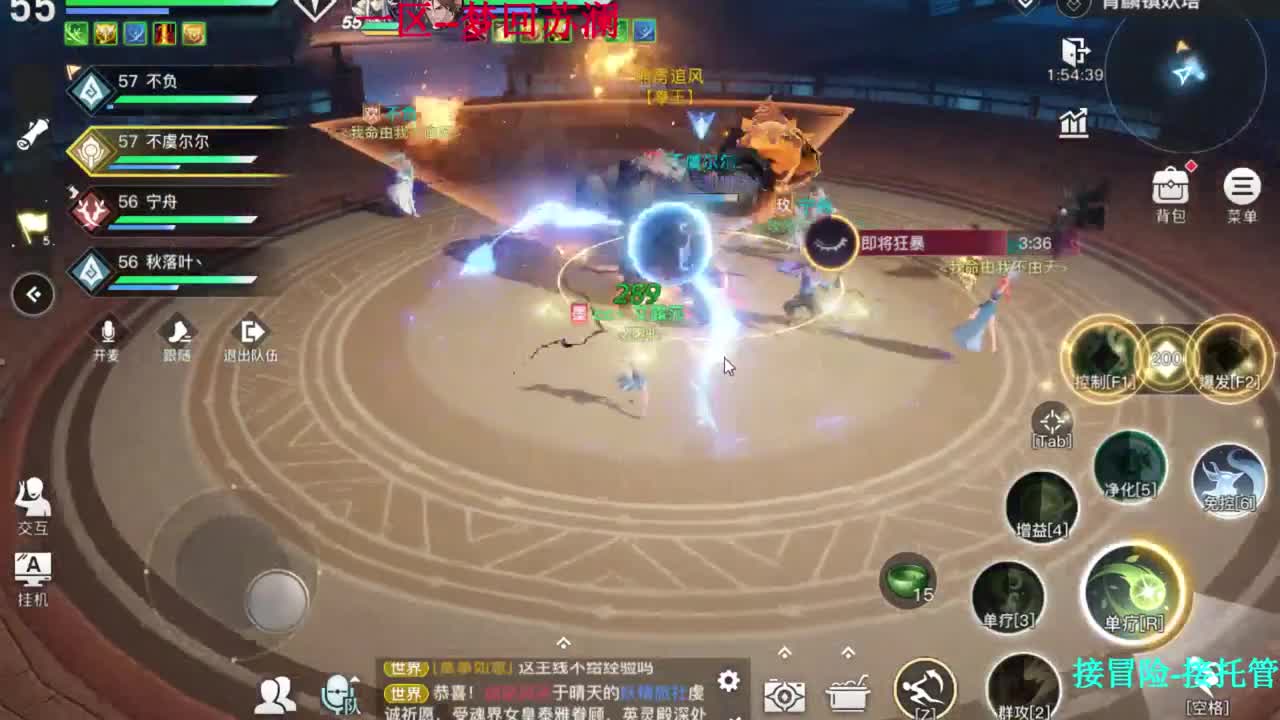The image size is (1280, 720).
Task: Select the [Tab] target-switch icon
Action: click(x=1051, y=424)
